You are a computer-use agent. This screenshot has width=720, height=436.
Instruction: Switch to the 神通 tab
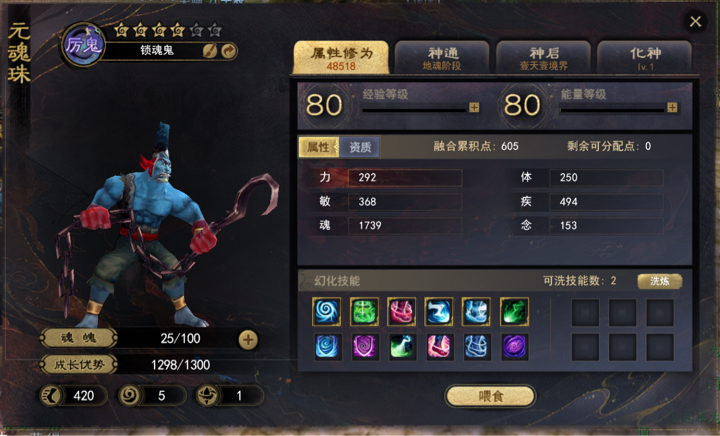pos(441,56)
